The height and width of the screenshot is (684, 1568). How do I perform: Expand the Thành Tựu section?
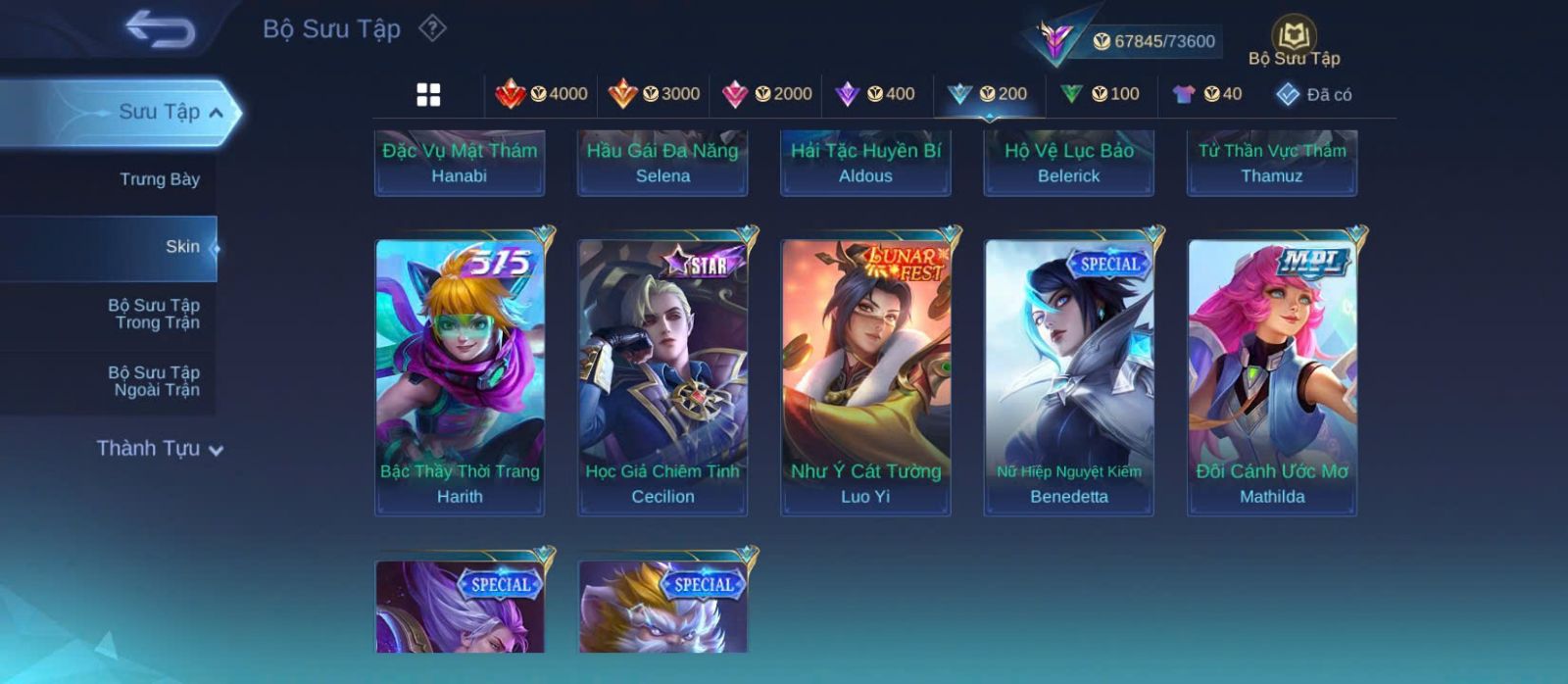pos(159,449)
